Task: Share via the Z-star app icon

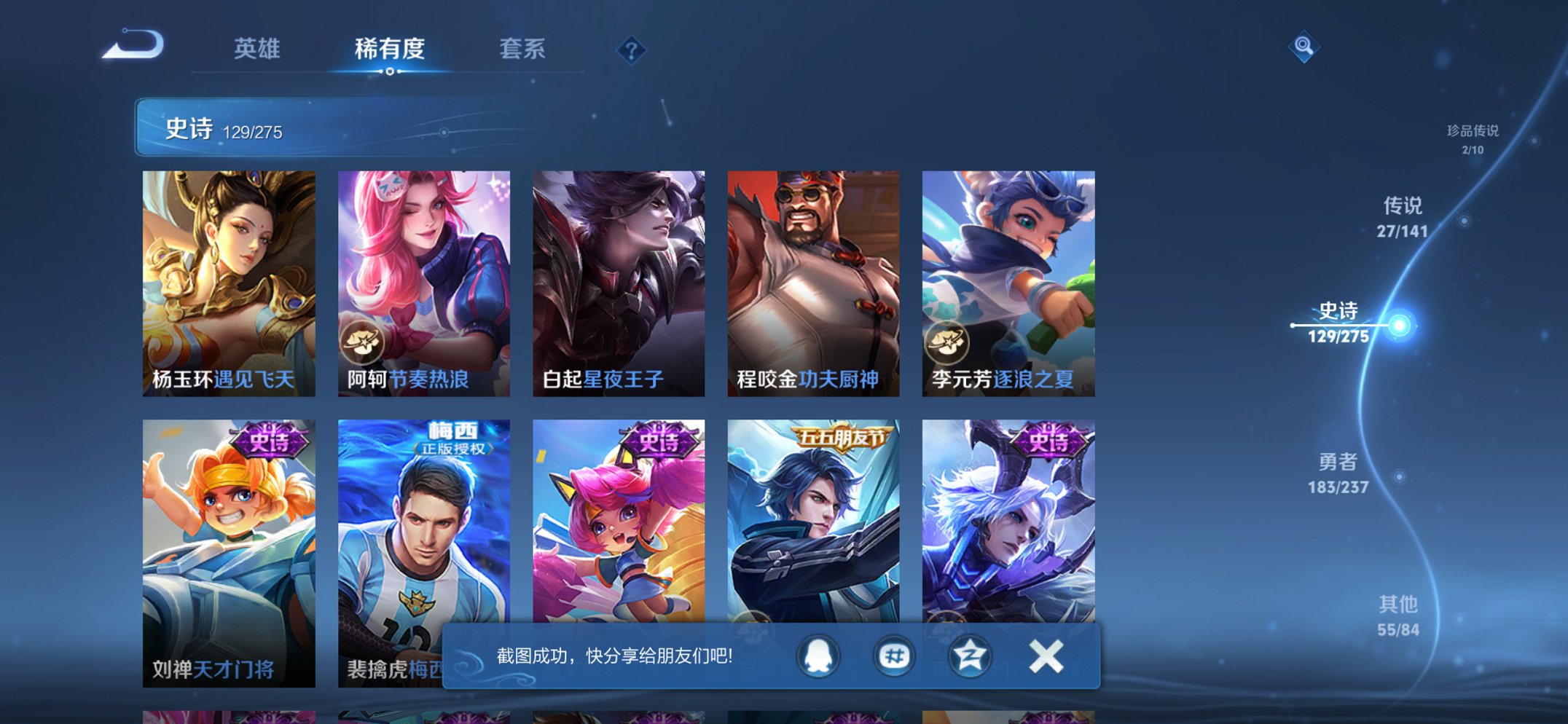Action: (x=968, y=656)
